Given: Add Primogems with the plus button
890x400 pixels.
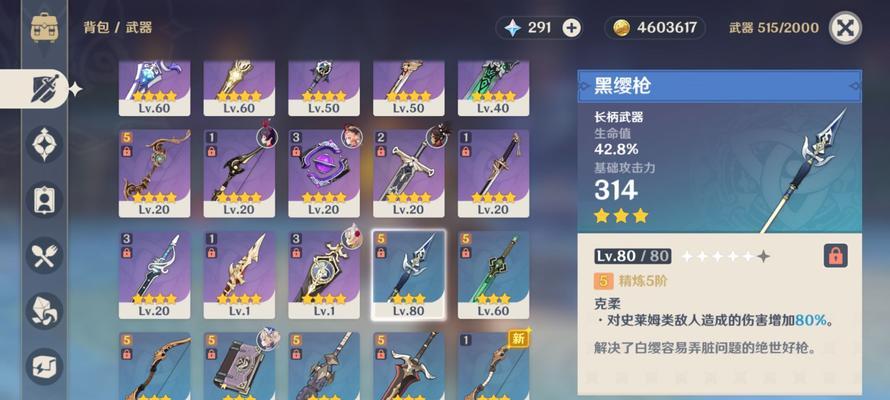Looking at the screenshot, I should [x=571, y=28].
